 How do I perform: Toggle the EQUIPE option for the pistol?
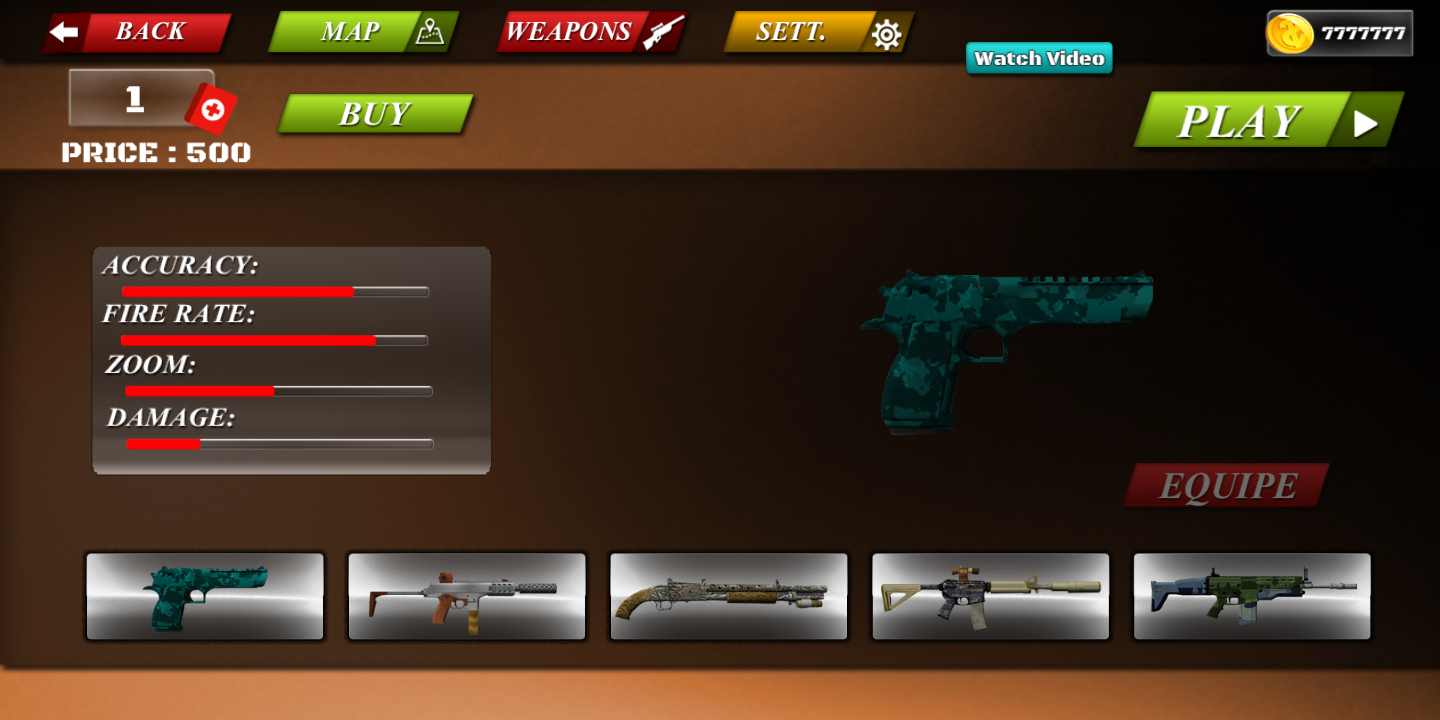point(1224,486)
